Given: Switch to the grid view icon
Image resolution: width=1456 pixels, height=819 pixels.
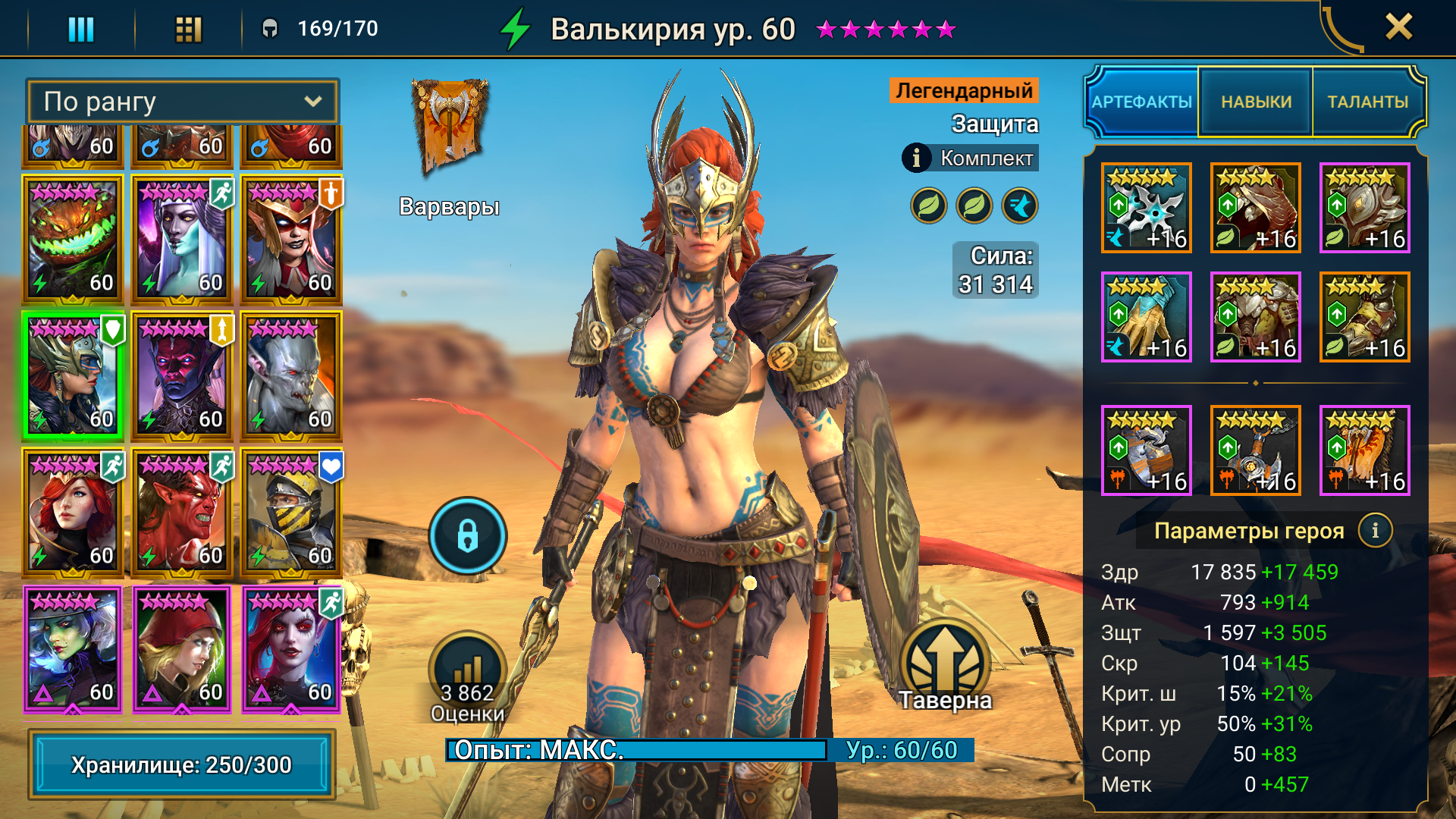Looking at the screenshot, I should pyautogui.click(x=188, y=29).
